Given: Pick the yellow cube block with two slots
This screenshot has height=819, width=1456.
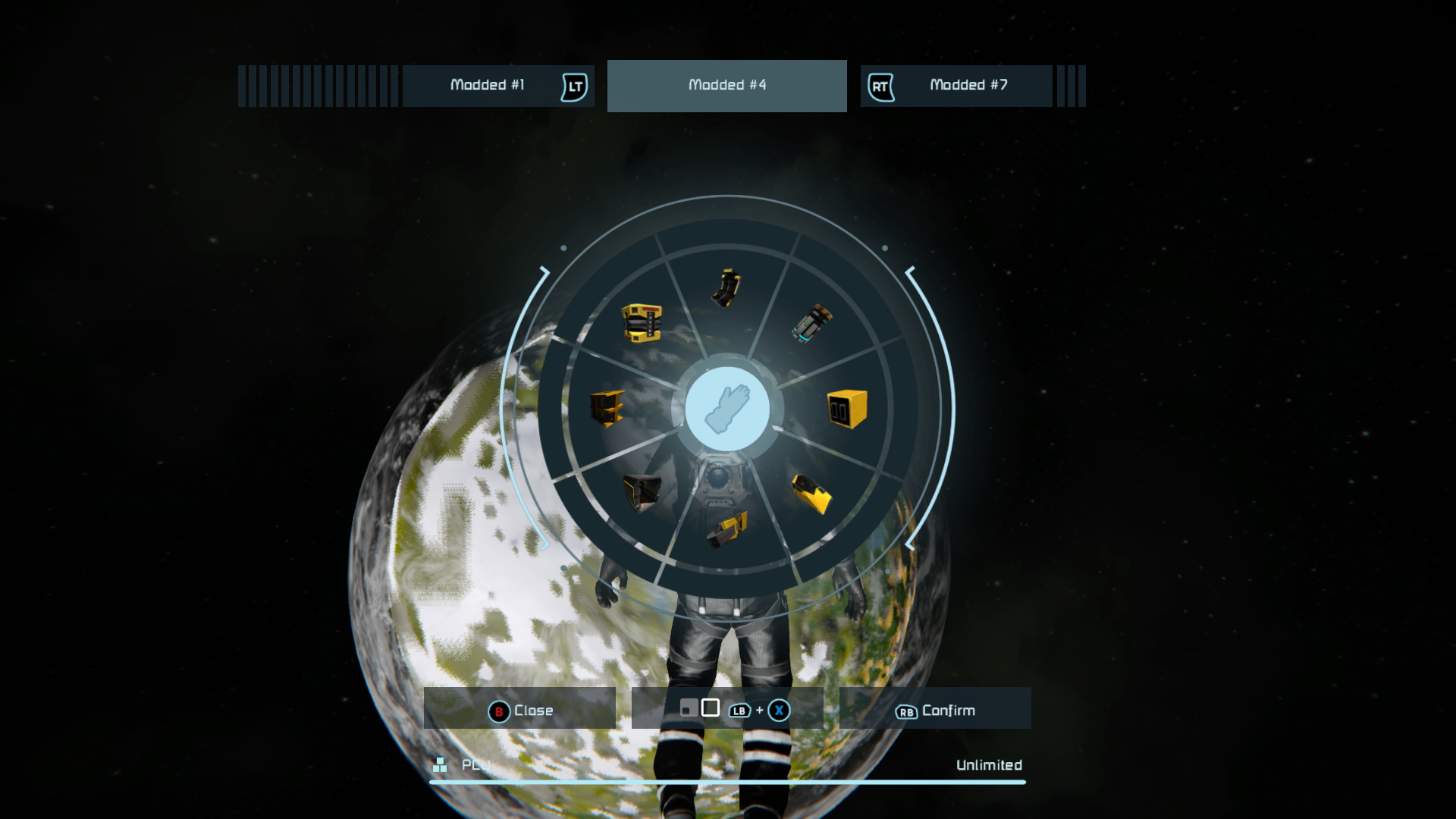Looking at the screenshot, I should [846, 409].
